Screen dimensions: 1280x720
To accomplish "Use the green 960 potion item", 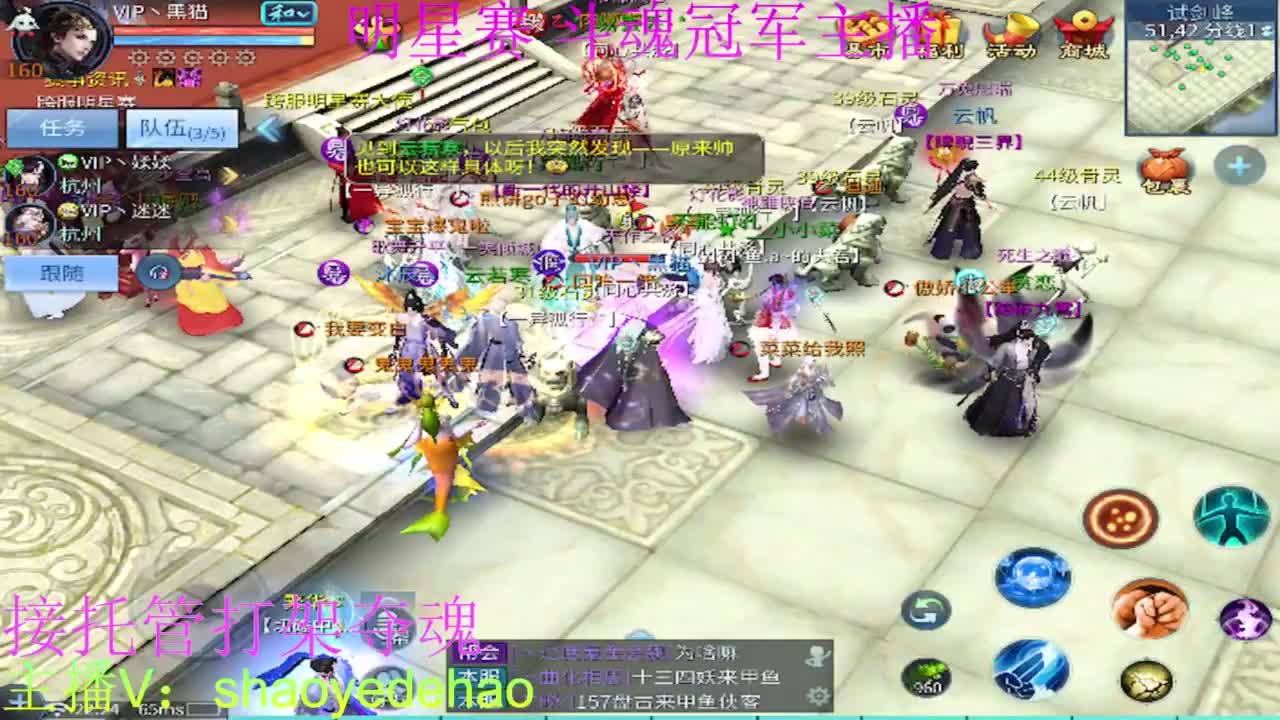I will (928, 678).
